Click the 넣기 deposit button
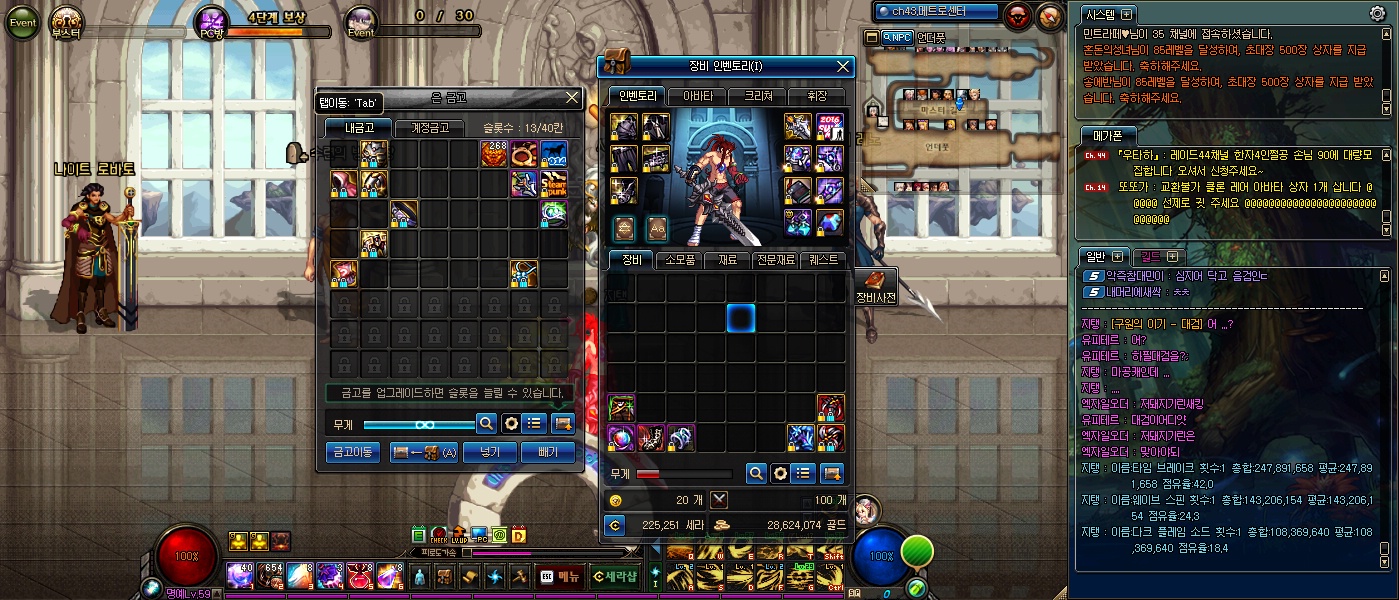This screenshot has height=600, width=1399. (x=490, y=453)
